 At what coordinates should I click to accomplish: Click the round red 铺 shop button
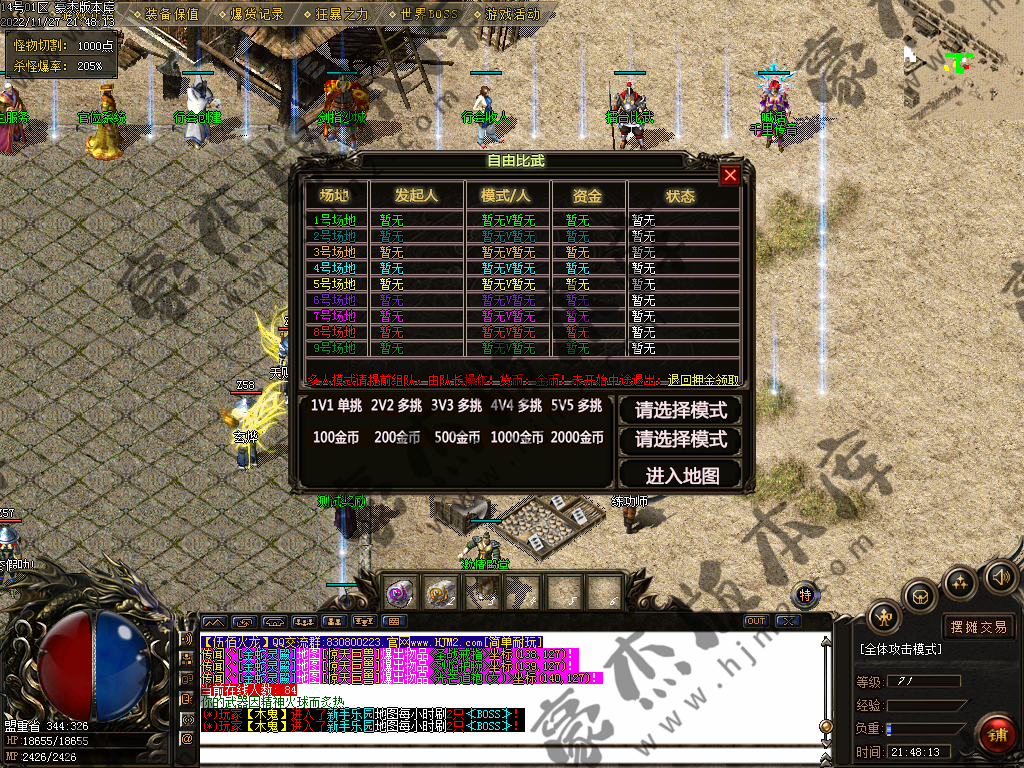(996, 735)
